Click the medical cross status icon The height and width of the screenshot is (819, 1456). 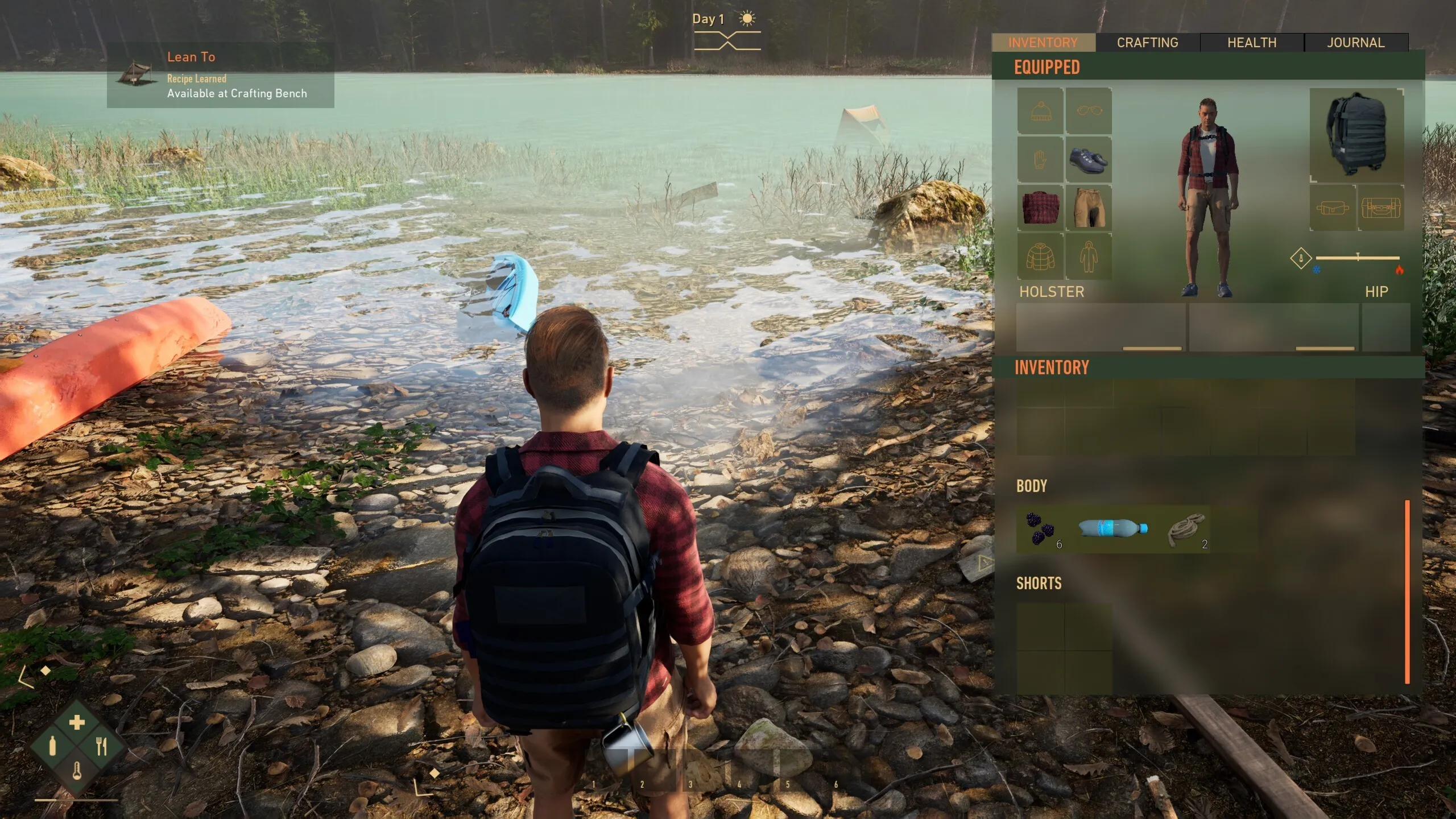[77, 722]
